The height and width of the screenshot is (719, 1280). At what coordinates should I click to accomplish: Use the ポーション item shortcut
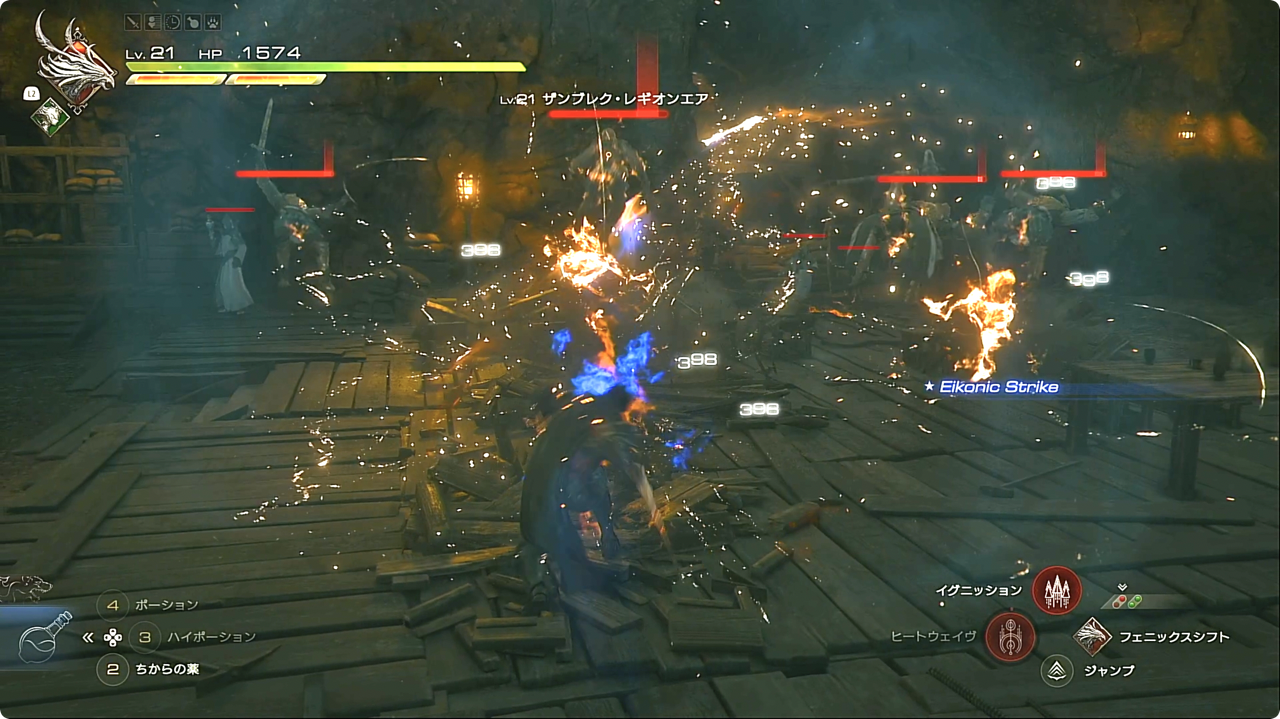pos(113,604)
